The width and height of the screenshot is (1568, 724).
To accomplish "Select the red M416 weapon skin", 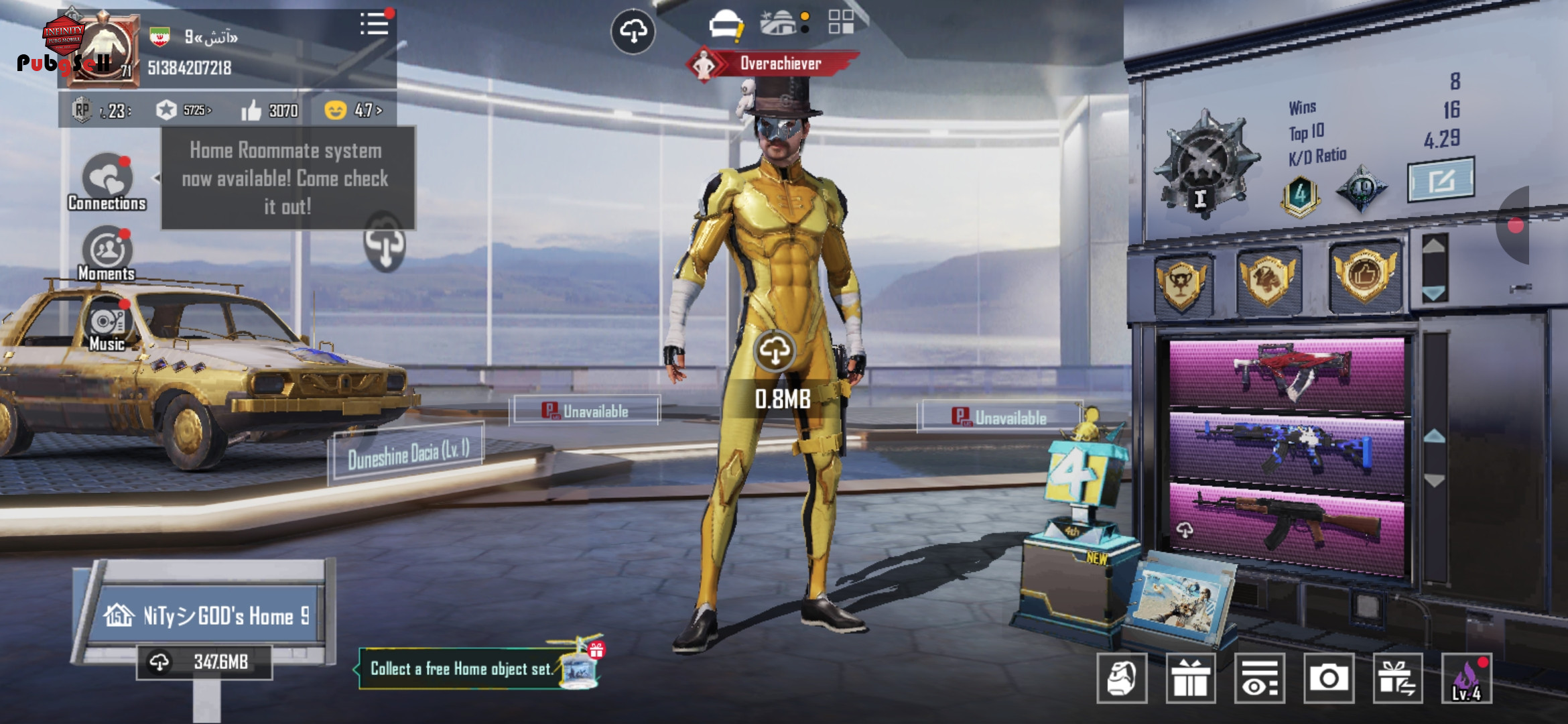I will [1287, 373].
